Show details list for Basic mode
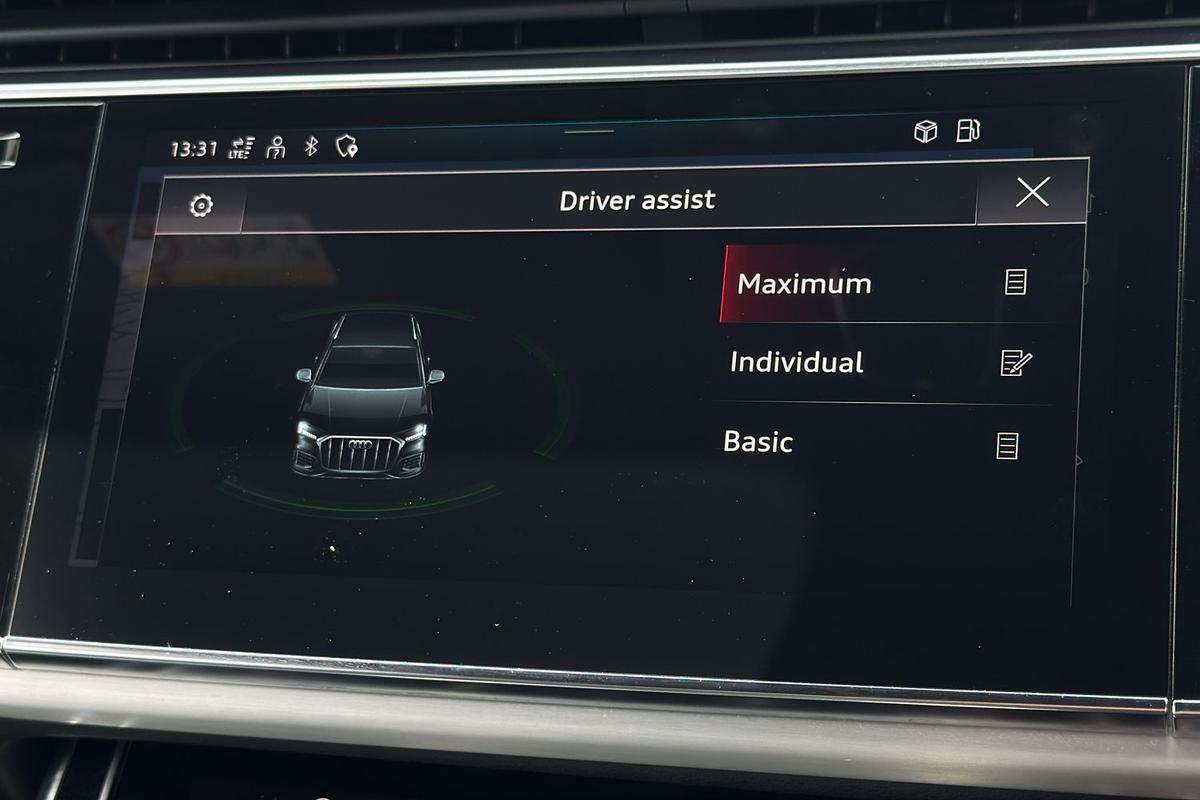 [x=1008, y=445]
